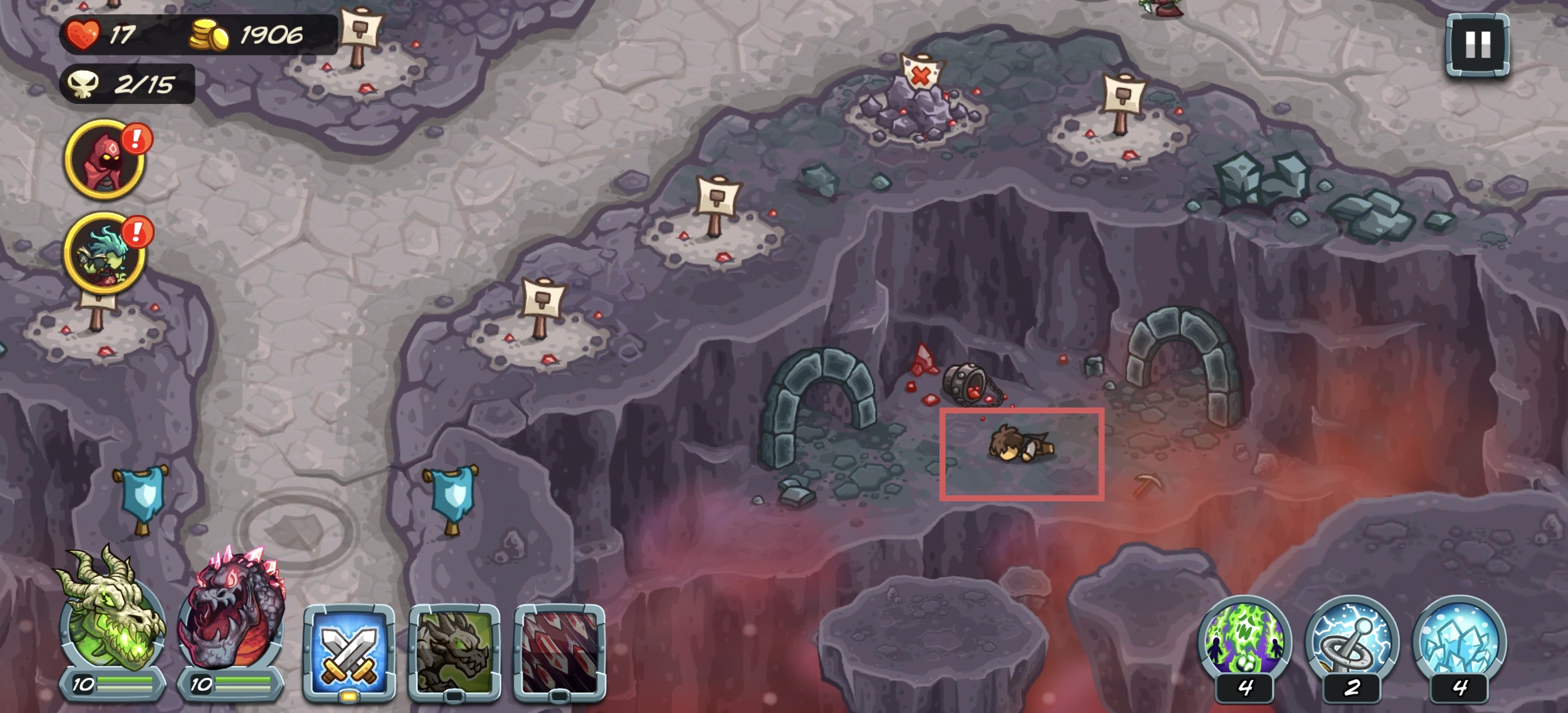This screenshot has width=1568, height=713.
Task: Call the green-haired enemy wave early
Action: pyautogui.click(x=105, y=253)
